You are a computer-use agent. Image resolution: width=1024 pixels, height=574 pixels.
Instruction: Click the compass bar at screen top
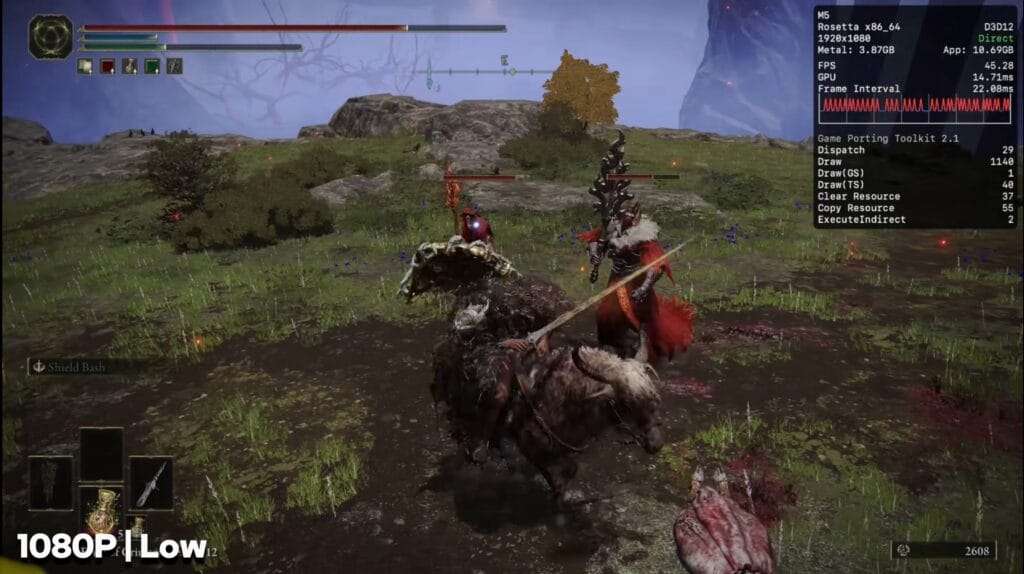(x=490, y=71)
